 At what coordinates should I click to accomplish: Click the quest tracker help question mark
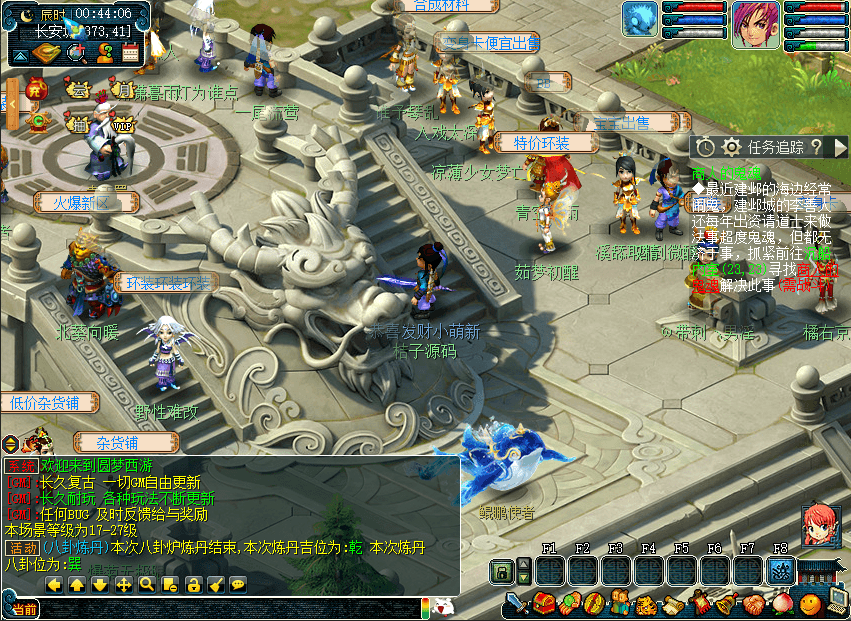pyautogui.click(x=816, y=147)
